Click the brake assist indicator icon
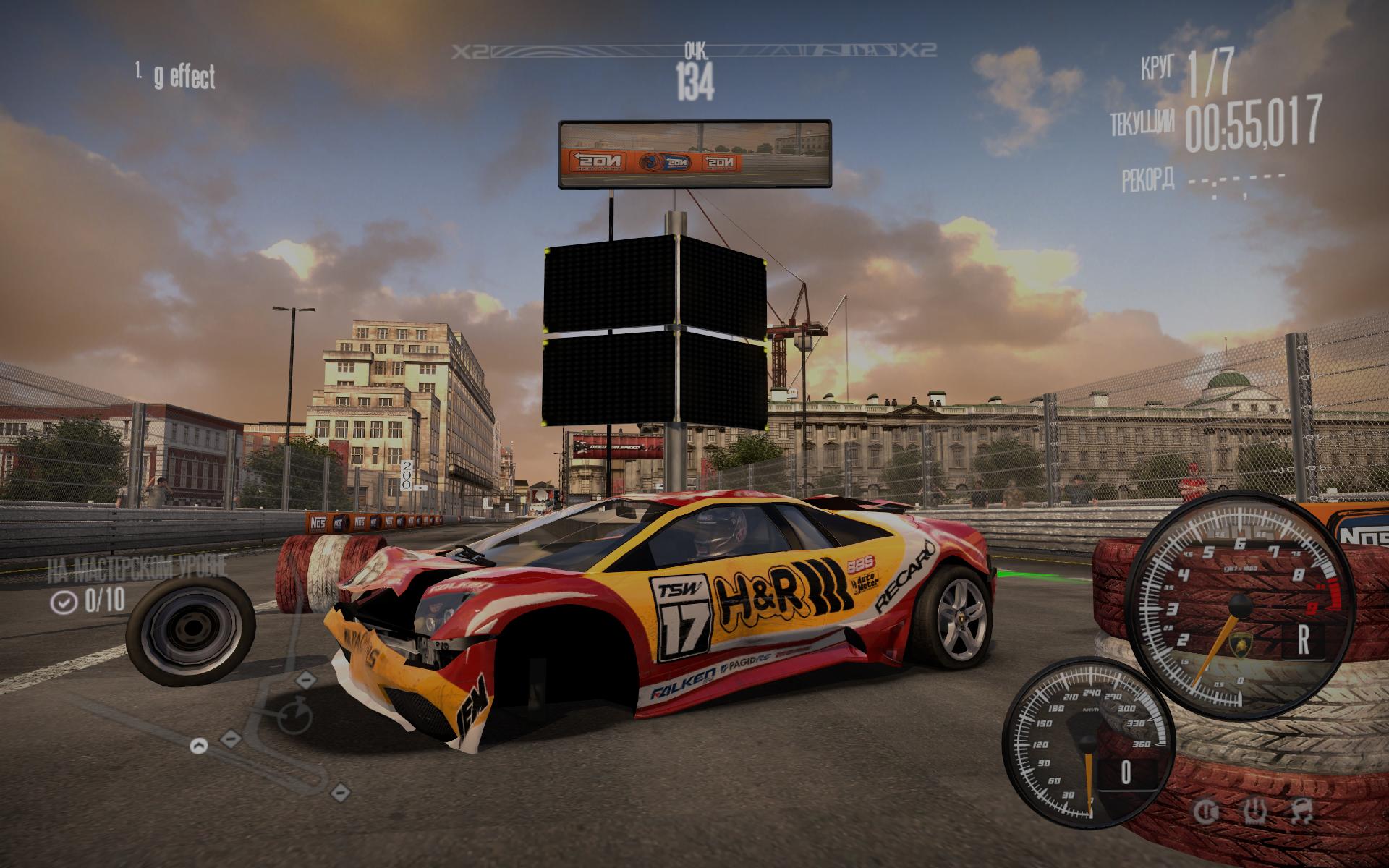Image resolution: width=1389 pixels, height=868 pixels. [x=1205, y=810]
